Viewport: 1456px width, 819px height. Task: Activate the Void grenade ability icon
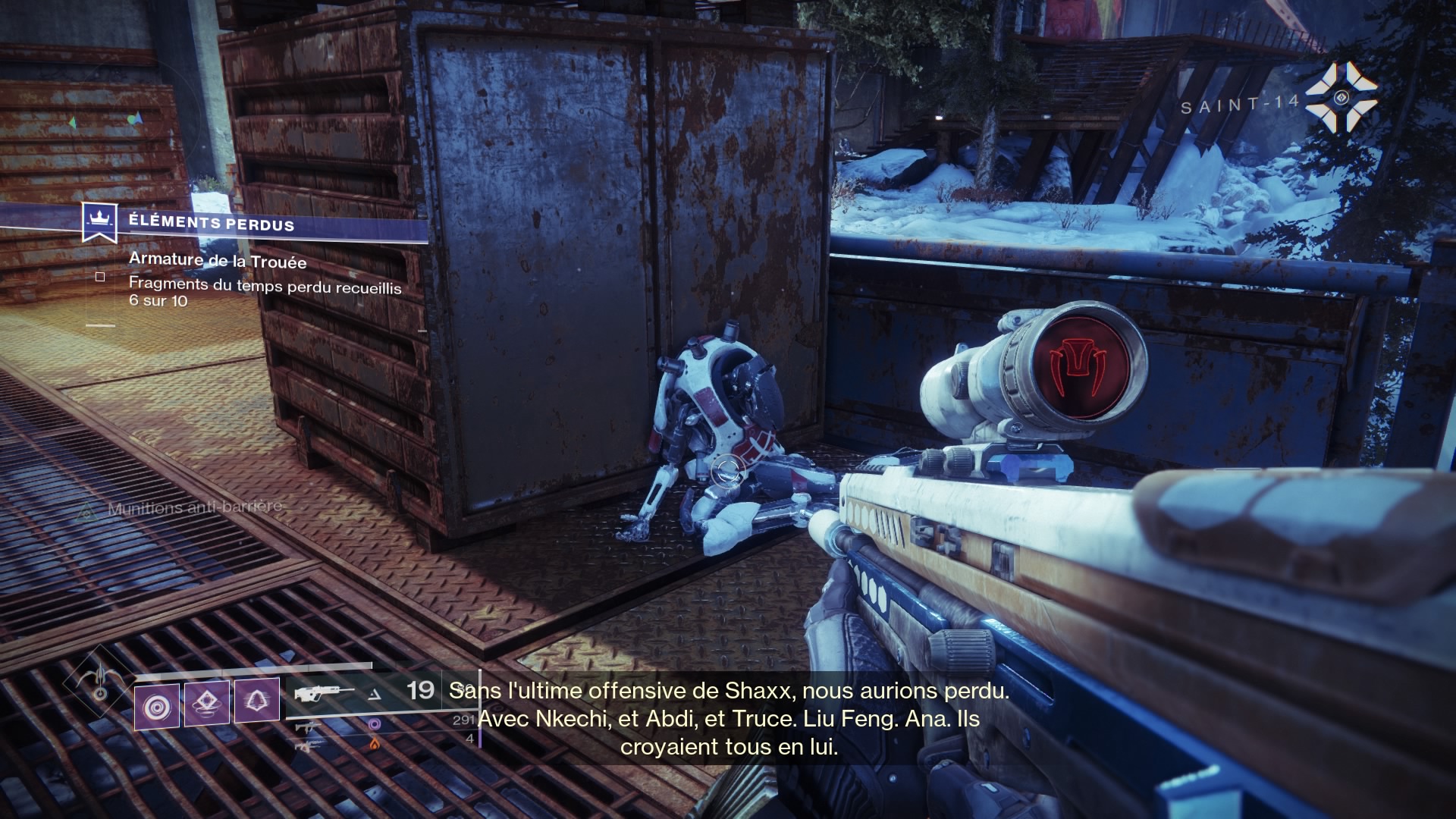pyautogui.click(x=157, y=707)
